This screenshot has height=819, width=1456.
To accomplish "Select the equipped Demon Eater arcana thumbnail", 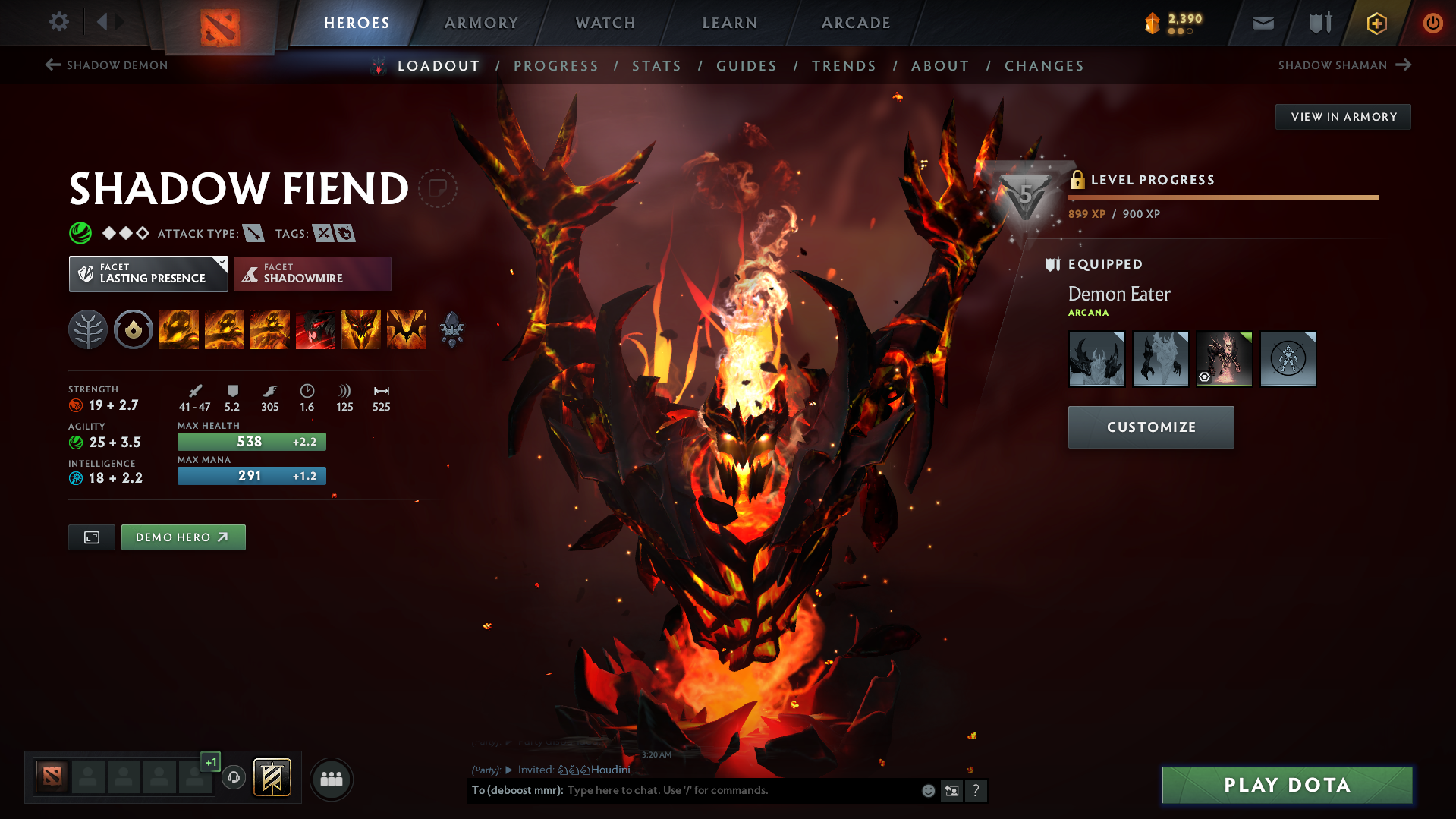I will click(1223, 358).
